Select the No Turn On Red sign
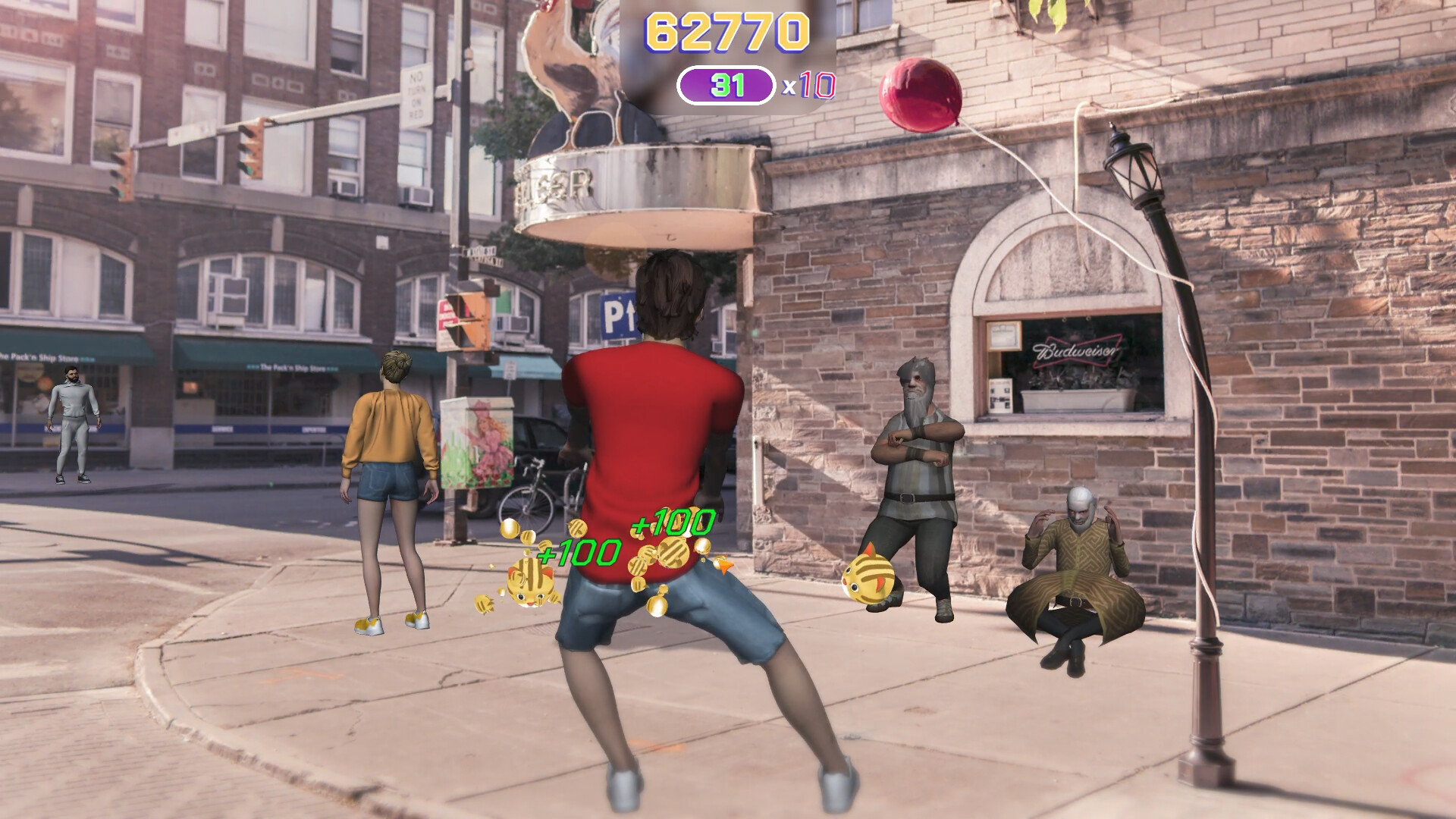 (x=416, y=93)
